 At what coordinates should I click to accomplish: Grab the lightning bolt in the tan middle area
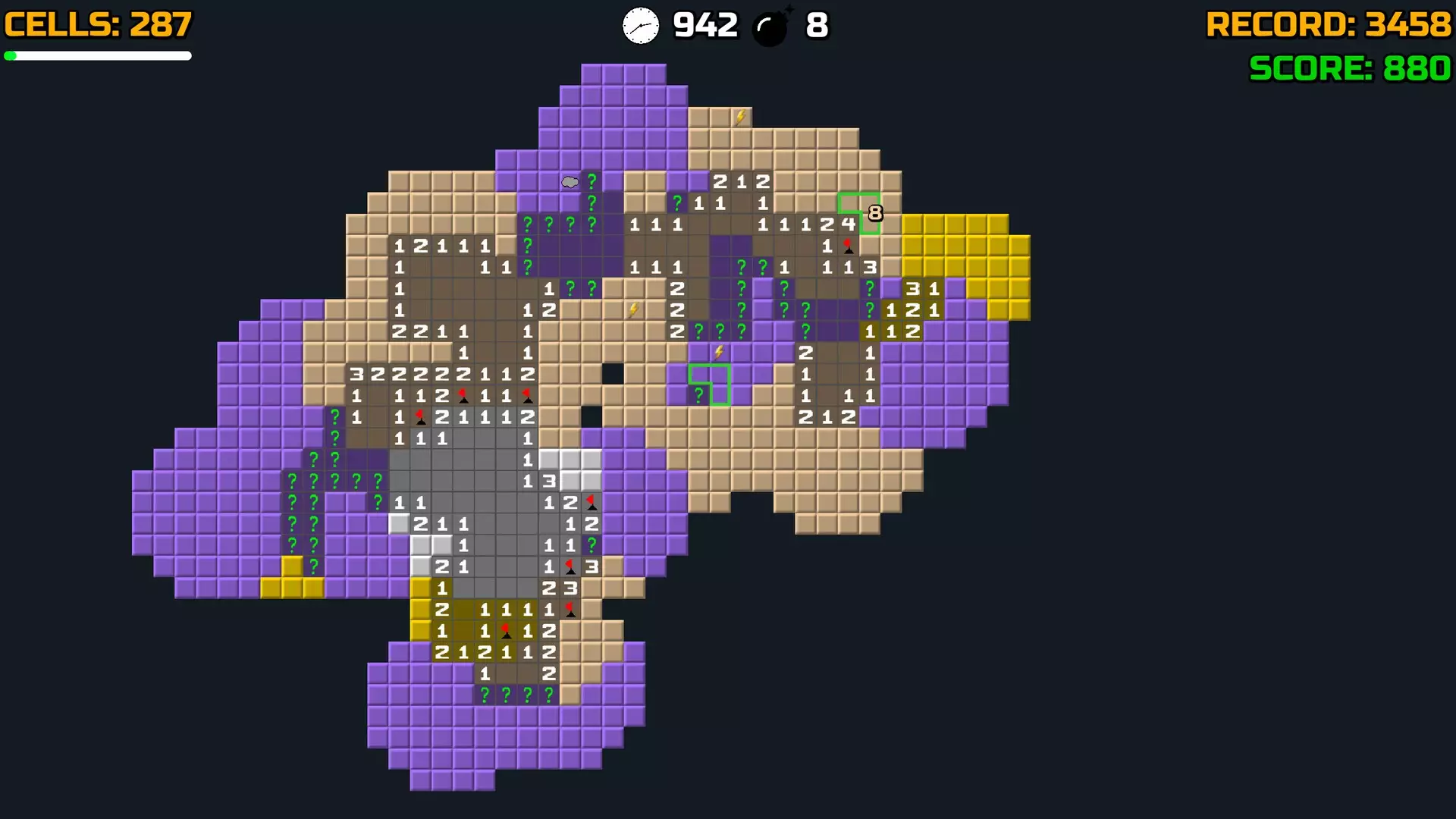pyautogui.click(x=632, y=309)
